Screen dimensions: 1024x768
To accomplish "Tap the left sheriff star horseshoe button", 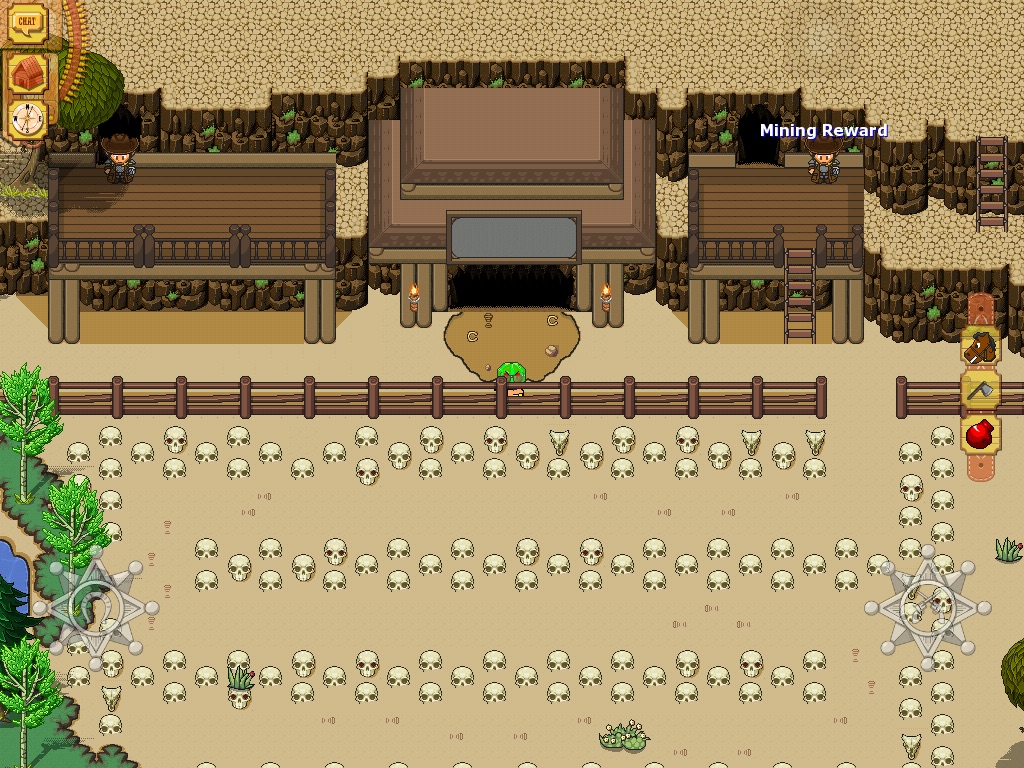I will [x=96, y=608].
